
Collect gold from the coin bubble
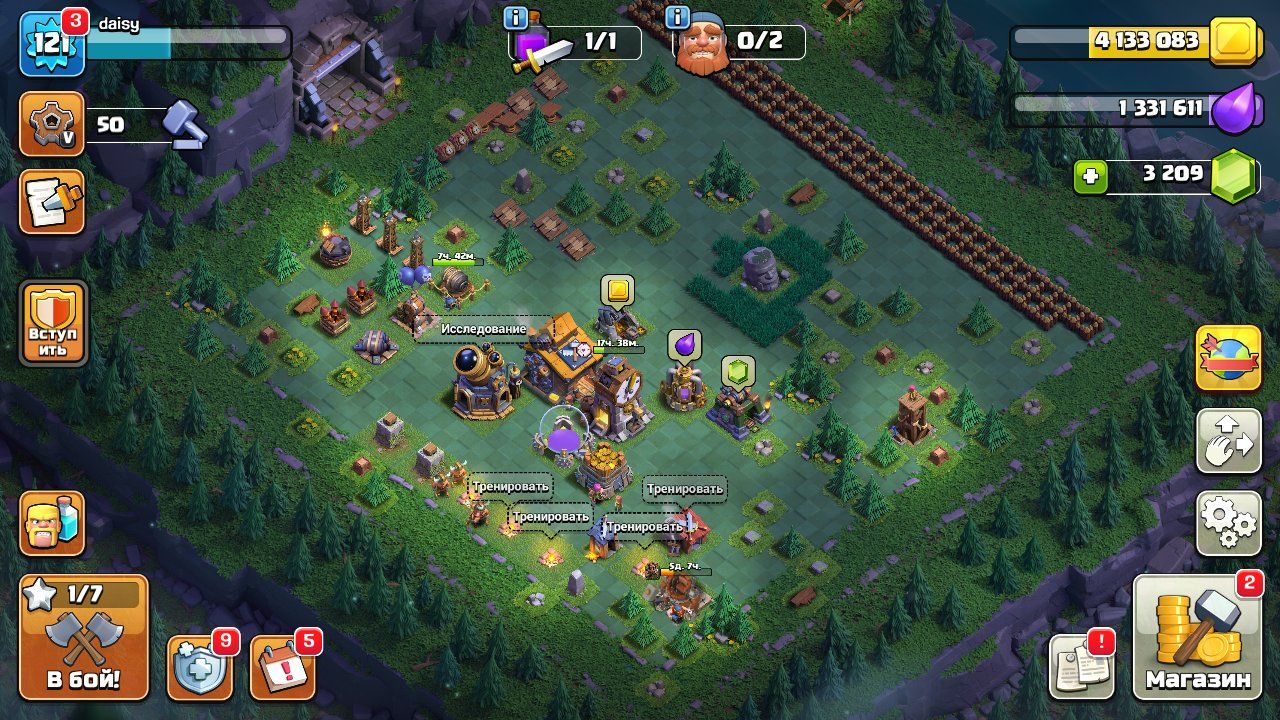click(x=618, y=291)
